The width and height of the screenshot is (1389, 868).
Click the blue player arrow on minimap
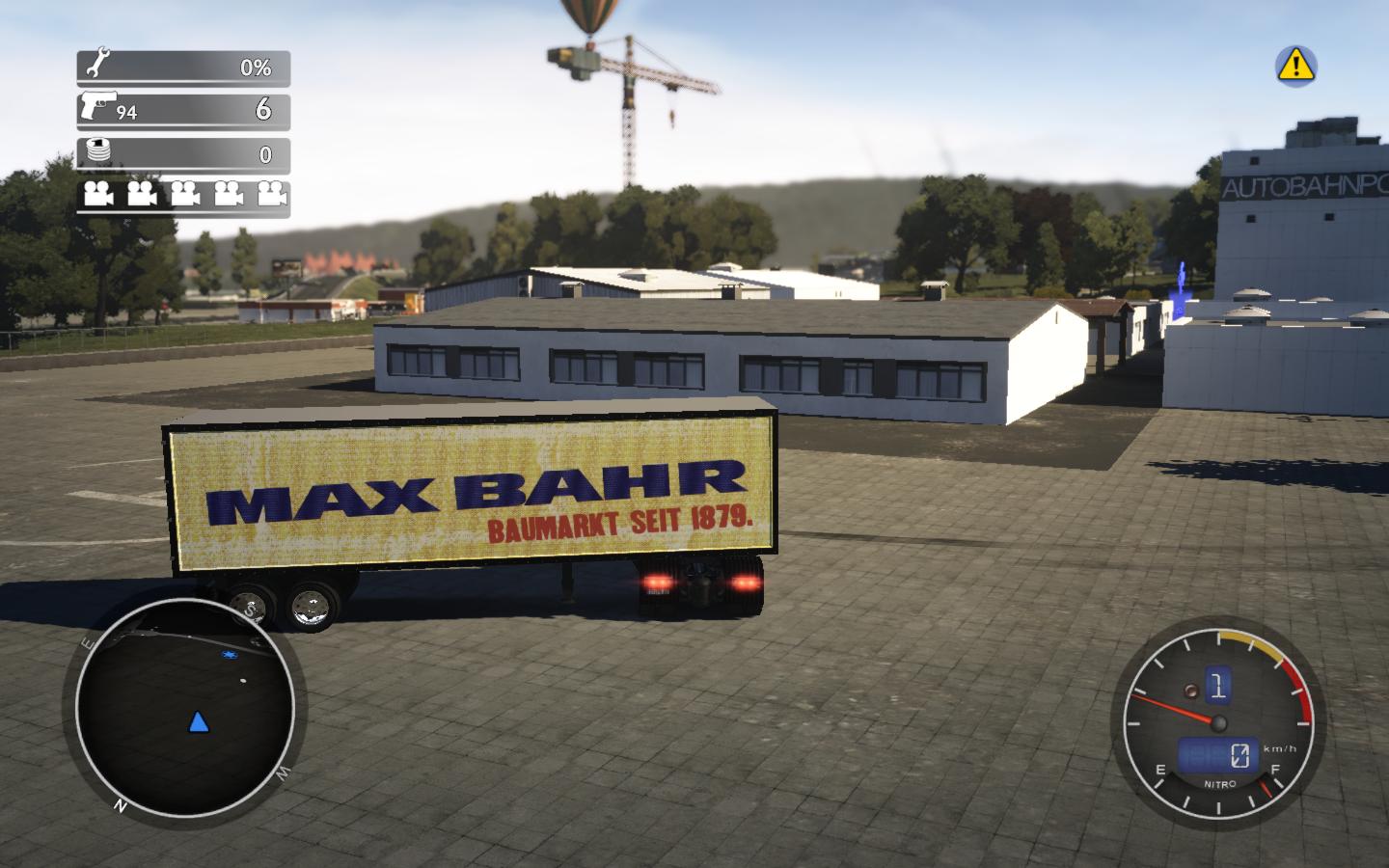198,721
